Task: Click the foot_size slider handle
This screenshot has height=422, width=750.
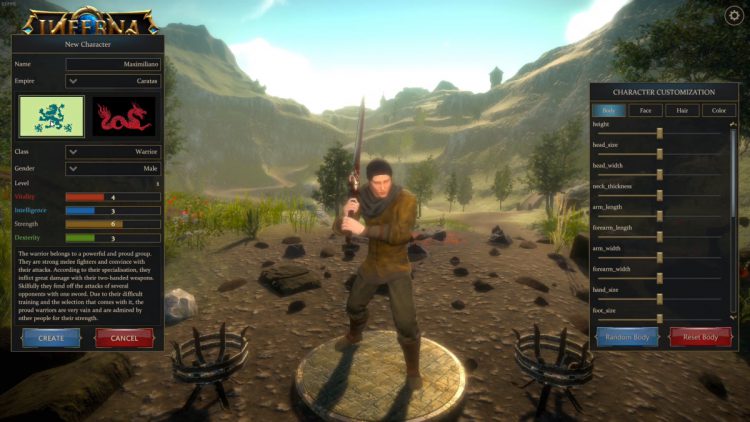Action: pyautogui.click(x=660, y=318)
